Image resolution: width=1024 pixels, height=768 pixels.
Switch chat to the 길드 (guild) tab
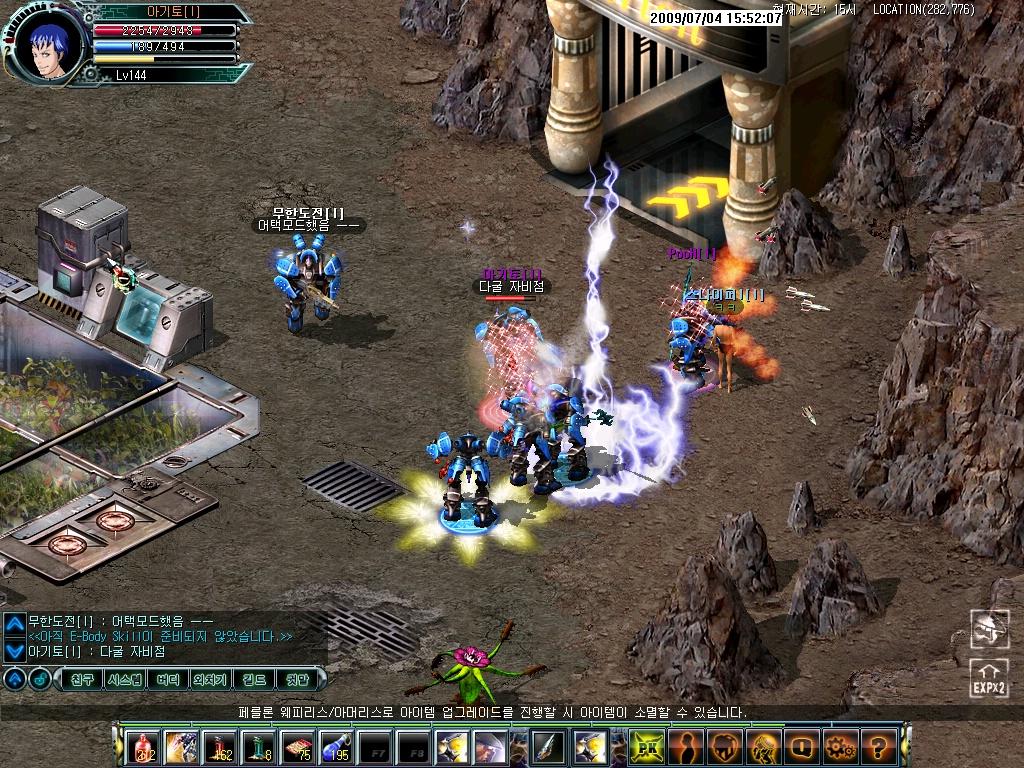pos(254,679)
